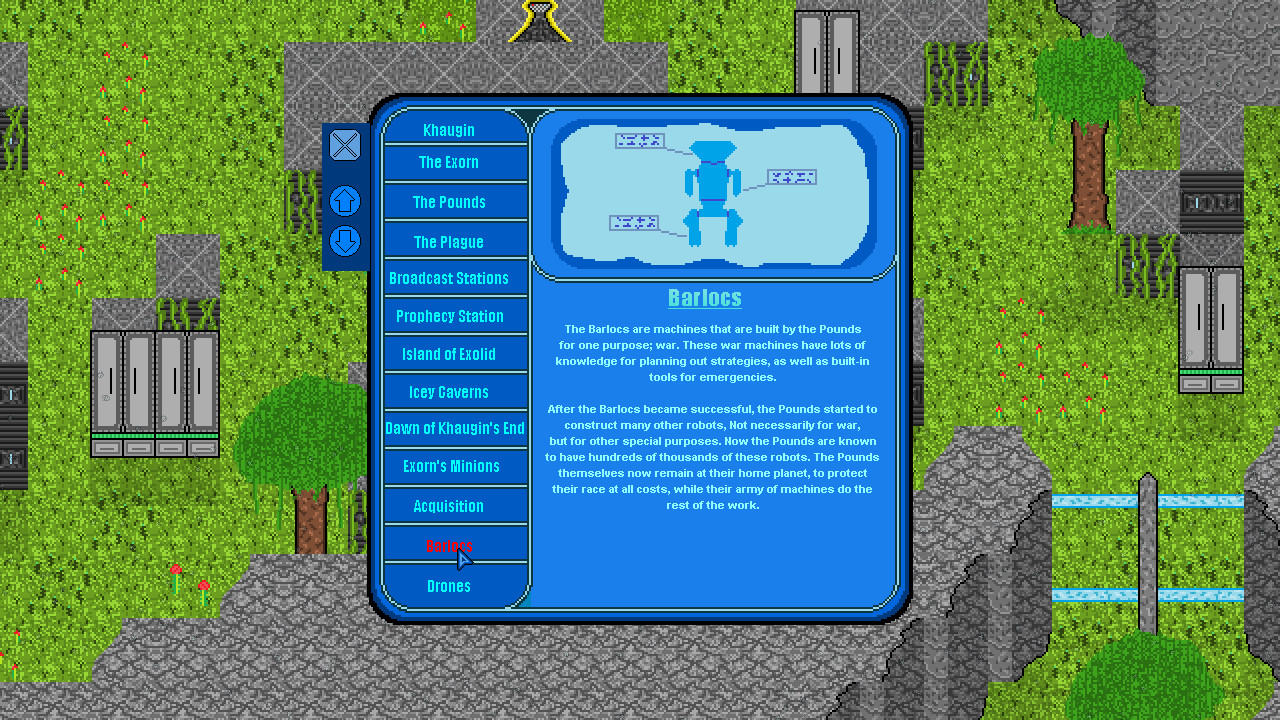Open The Exorn entry
The height and width of the screenshot is (720, 1280).
(x=448, y=163)
